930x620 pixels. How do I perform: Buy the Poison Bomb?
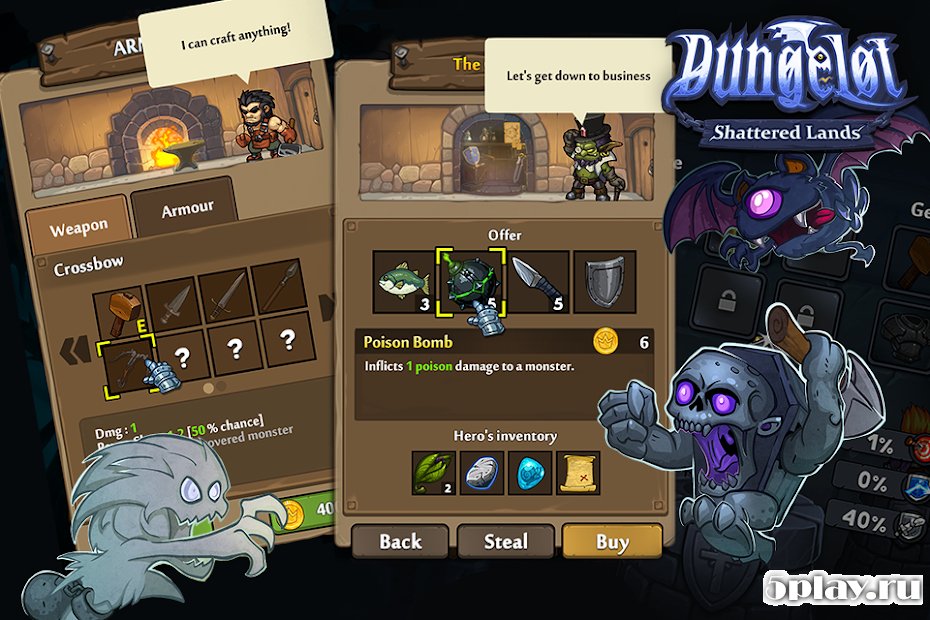click(x=612, y=542)
